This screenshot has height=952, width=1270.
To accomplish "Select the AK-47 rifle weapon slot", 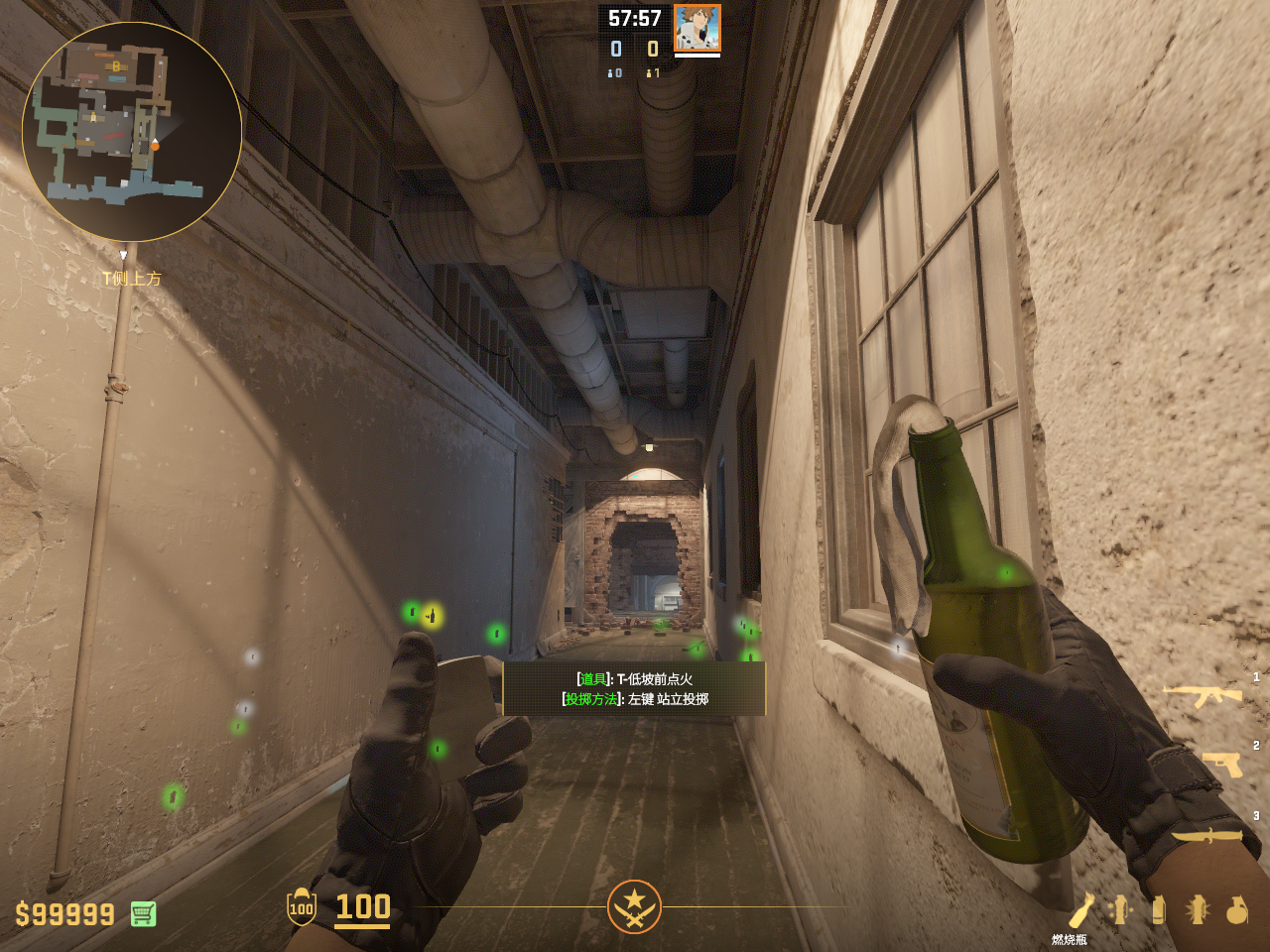I will click(x=1202, y=694).
